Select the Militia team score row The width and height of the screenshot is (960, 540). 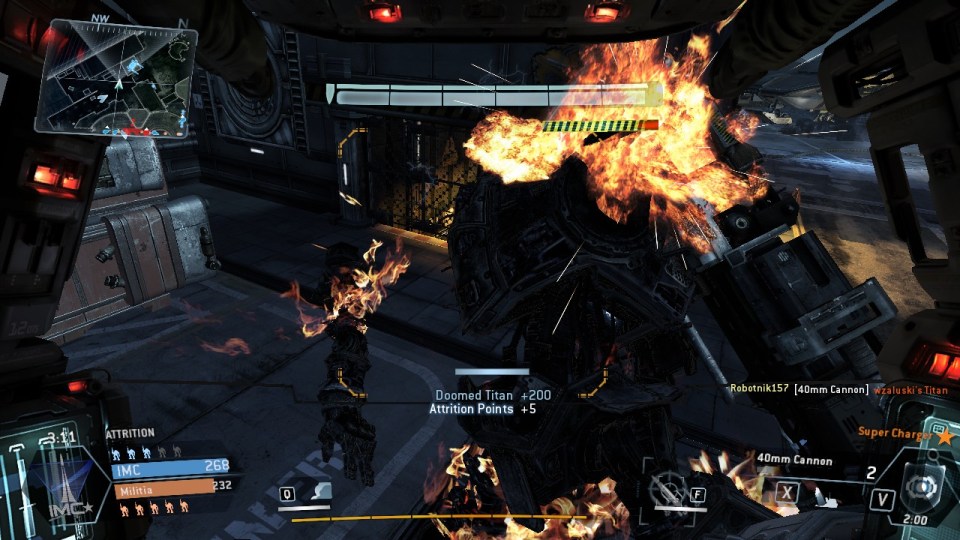pos(170,486)
